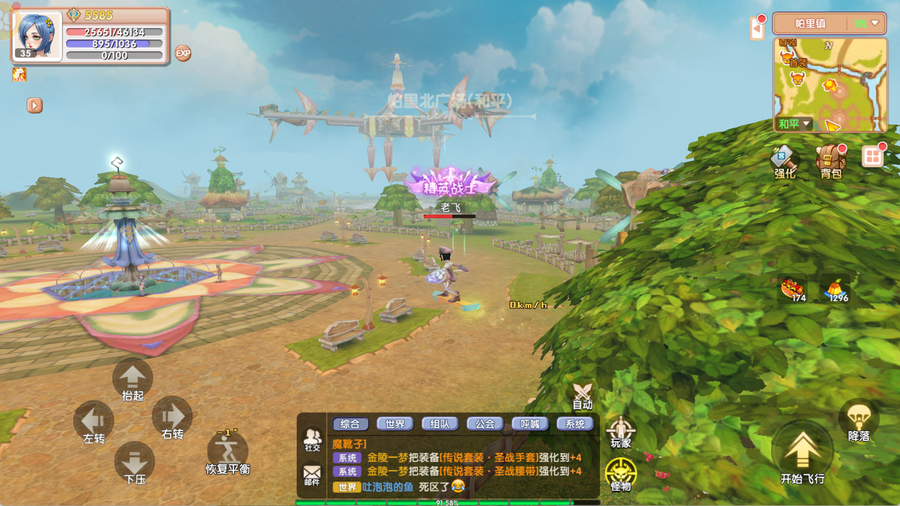Image resolution: width=900 pixels, height=506 pixels.
Task: Select the 抬起 pitch up control
Action: 132,379
